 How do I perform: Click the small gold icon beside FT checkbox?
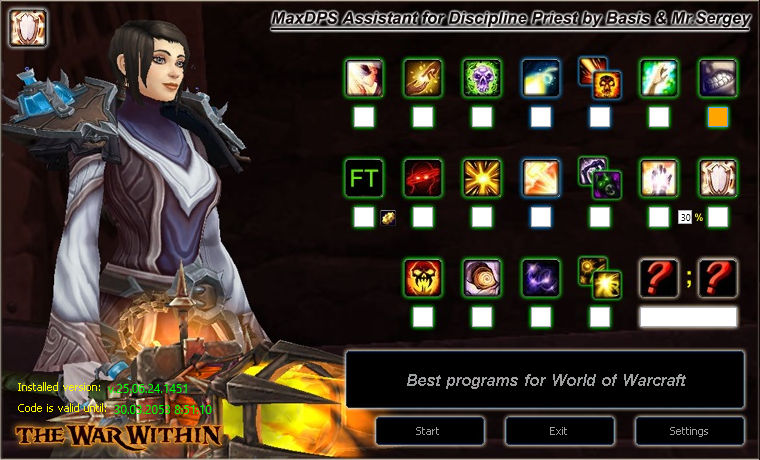pyautogui.click(x=387, y=217)
